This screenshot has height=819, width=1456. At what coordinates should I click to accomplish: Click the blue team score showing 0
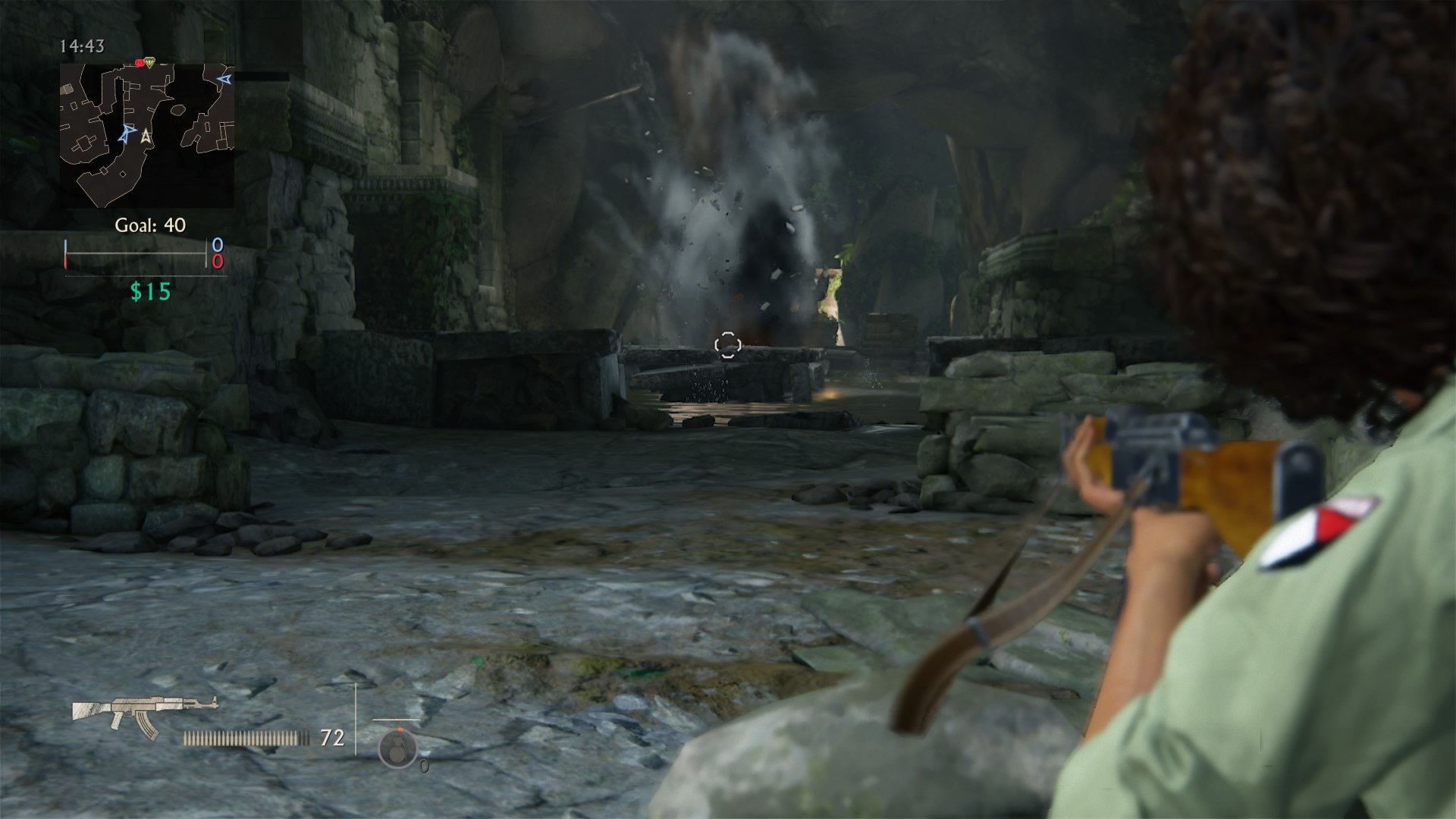pyautogui.click(x=218, y=244)
